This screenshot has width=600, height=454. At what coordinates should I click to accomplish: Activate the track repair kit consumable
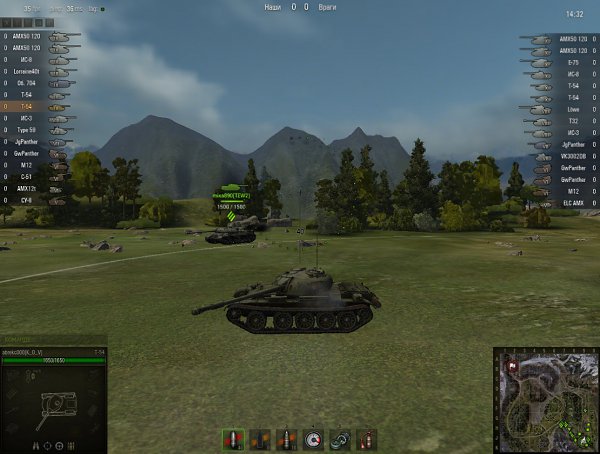pos(340,438)
